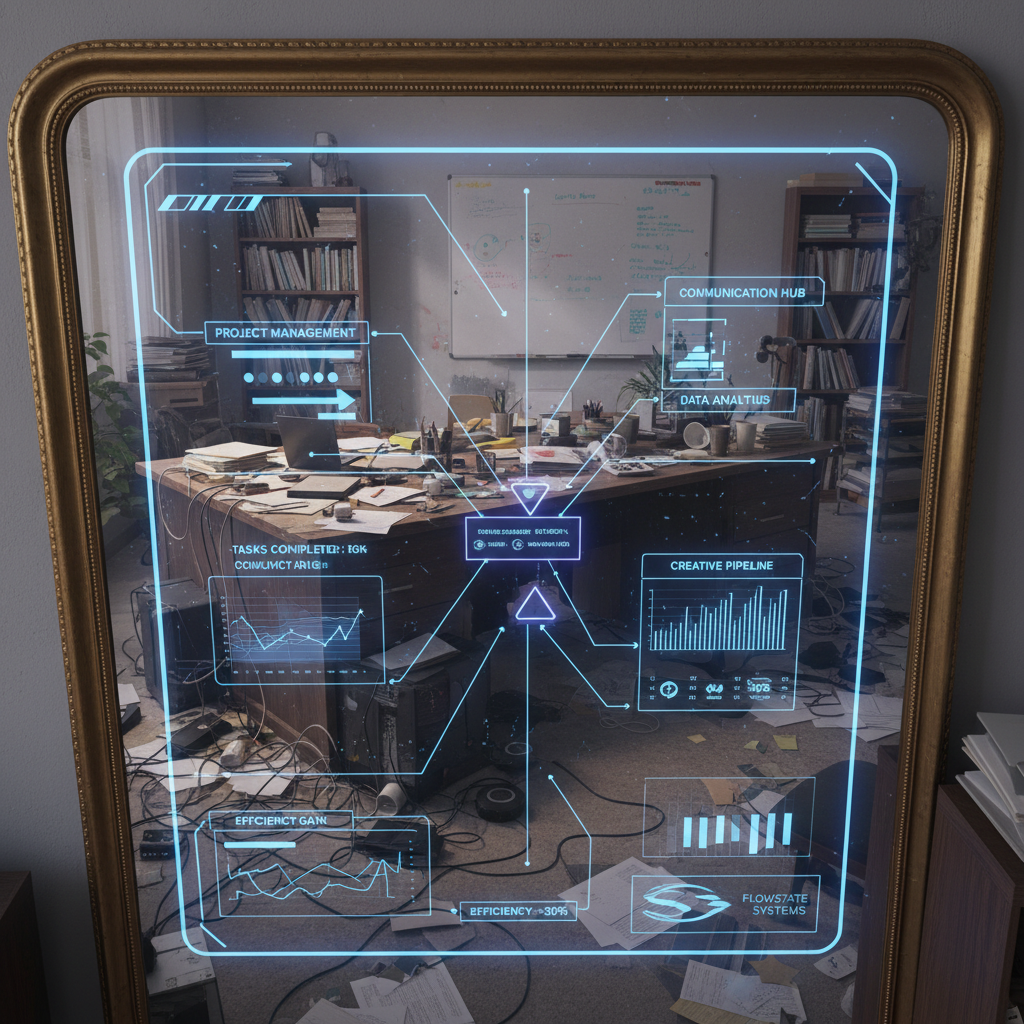Click the Creative Pipeline header
Screen dimensions: 1024x1024
721,566
